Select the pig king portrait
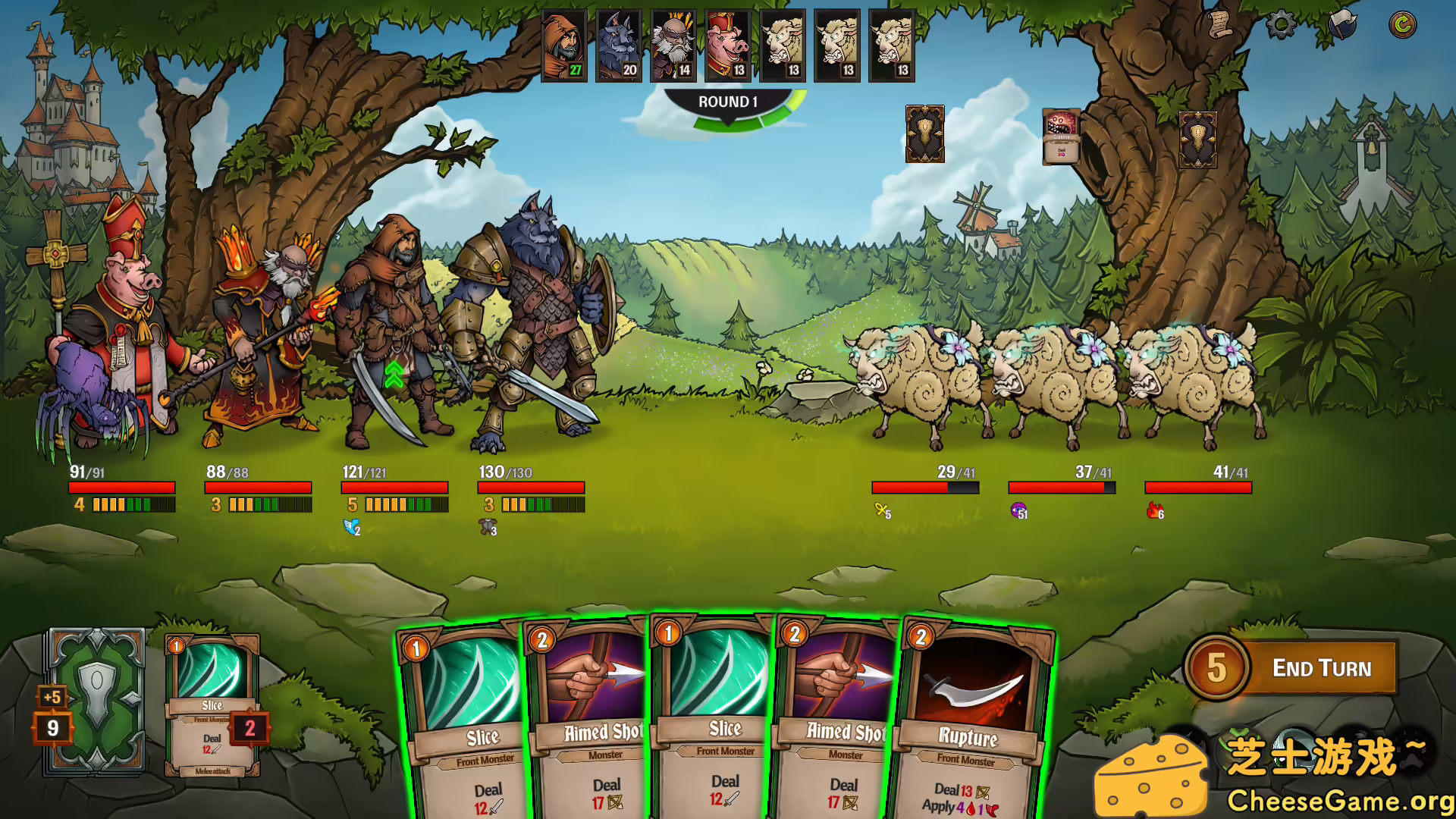 pos(726,44)
